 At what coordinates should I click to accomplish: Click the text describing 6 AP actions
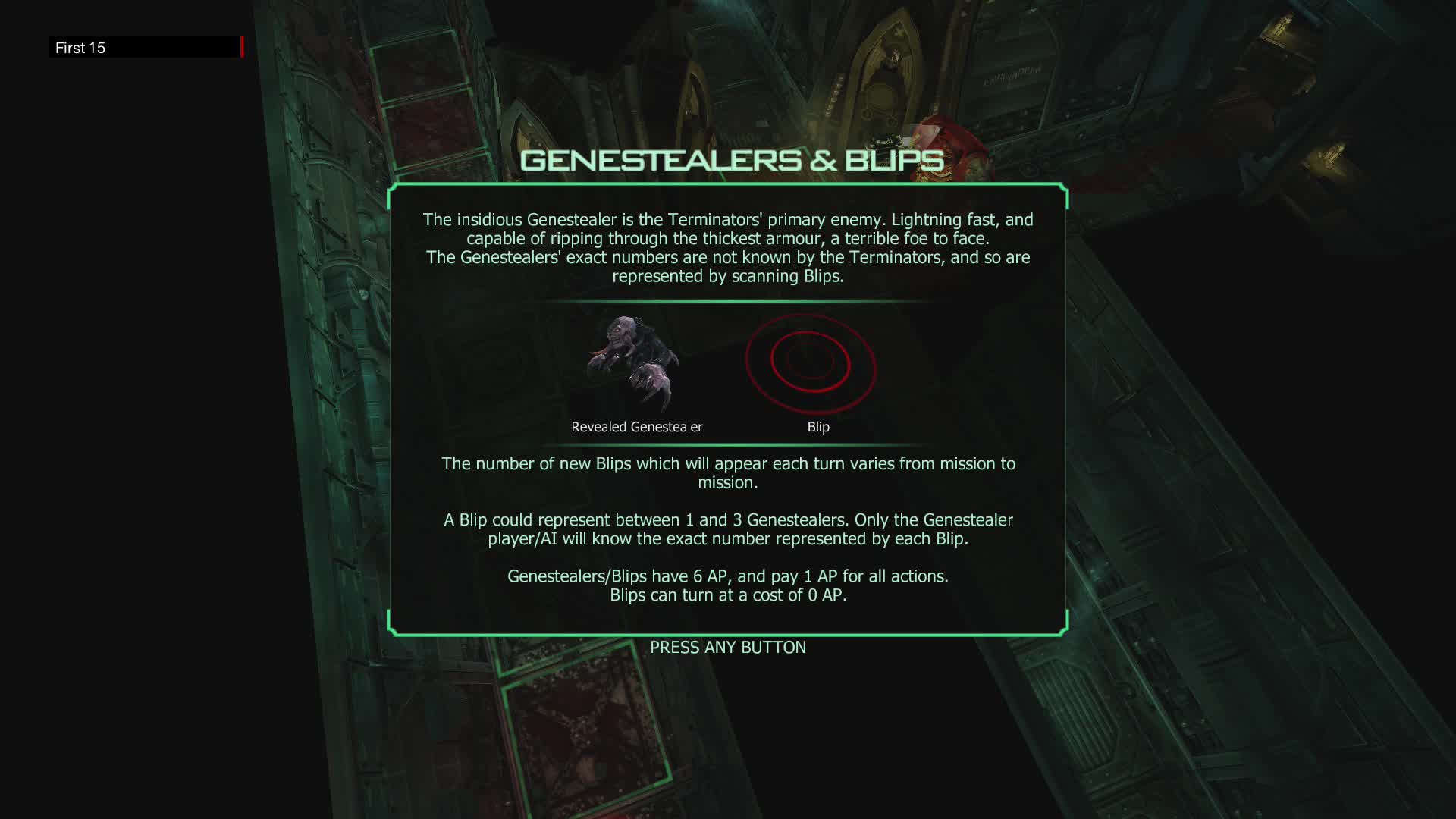tap(728, 576)
